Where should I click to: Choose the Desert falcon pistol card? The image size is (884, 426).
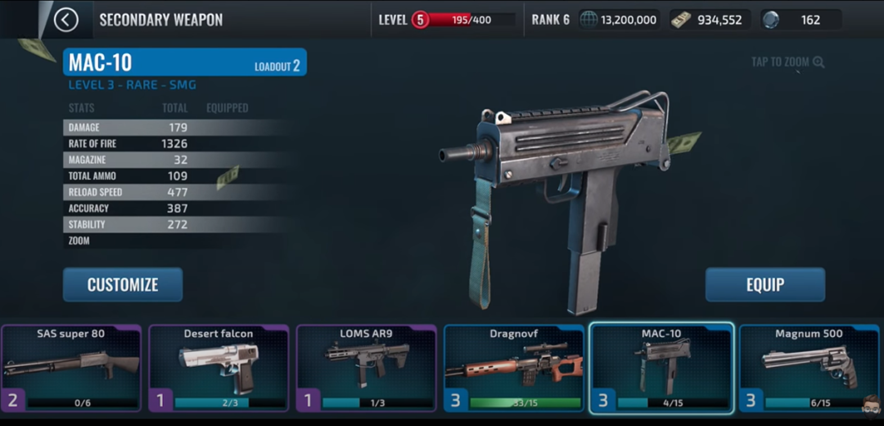pyautogui.click(x=218, y=367)
